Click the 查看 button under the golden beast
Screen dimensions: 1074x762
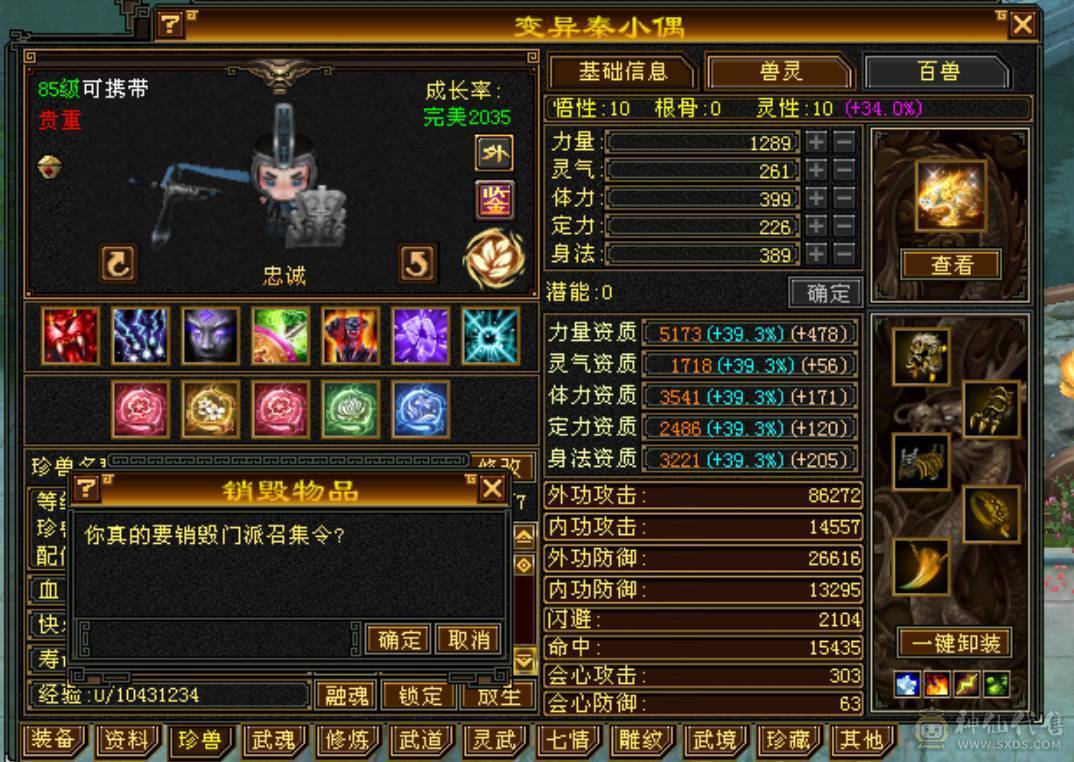point(951,265)
